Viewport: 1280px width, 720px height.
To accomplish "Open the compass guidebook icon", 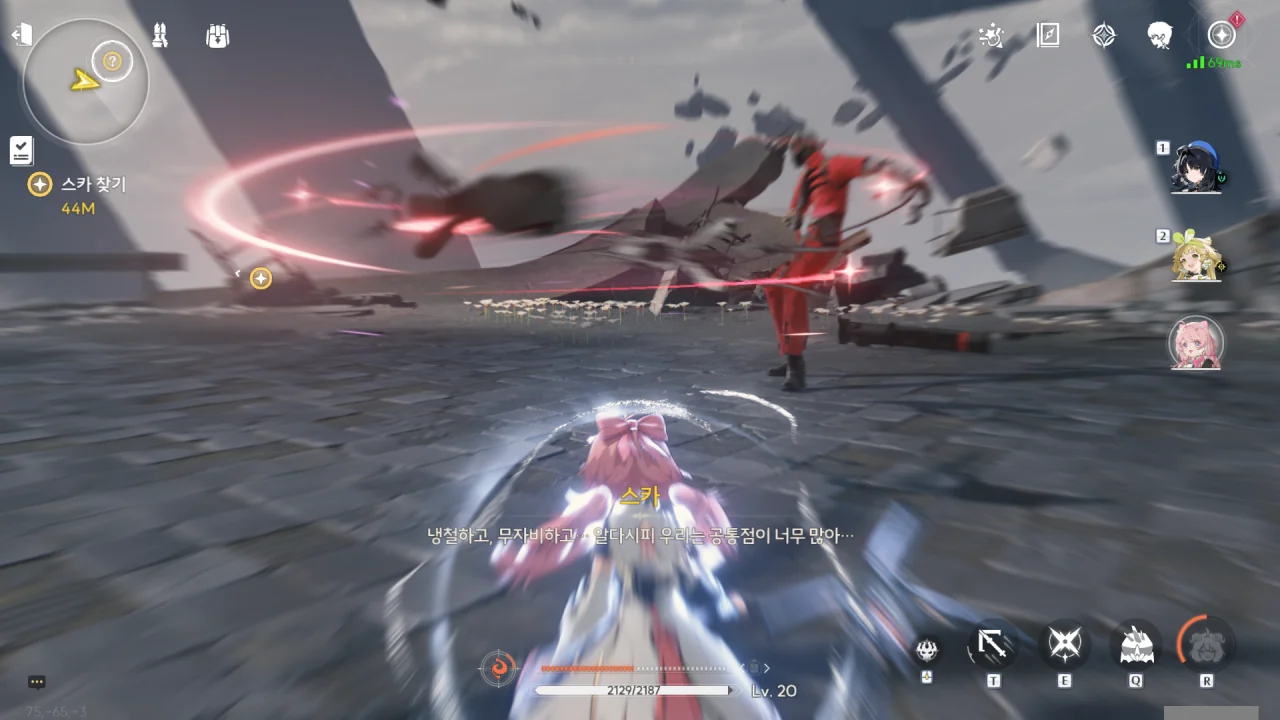I will pyautogui.click(x=1048, y=36).
